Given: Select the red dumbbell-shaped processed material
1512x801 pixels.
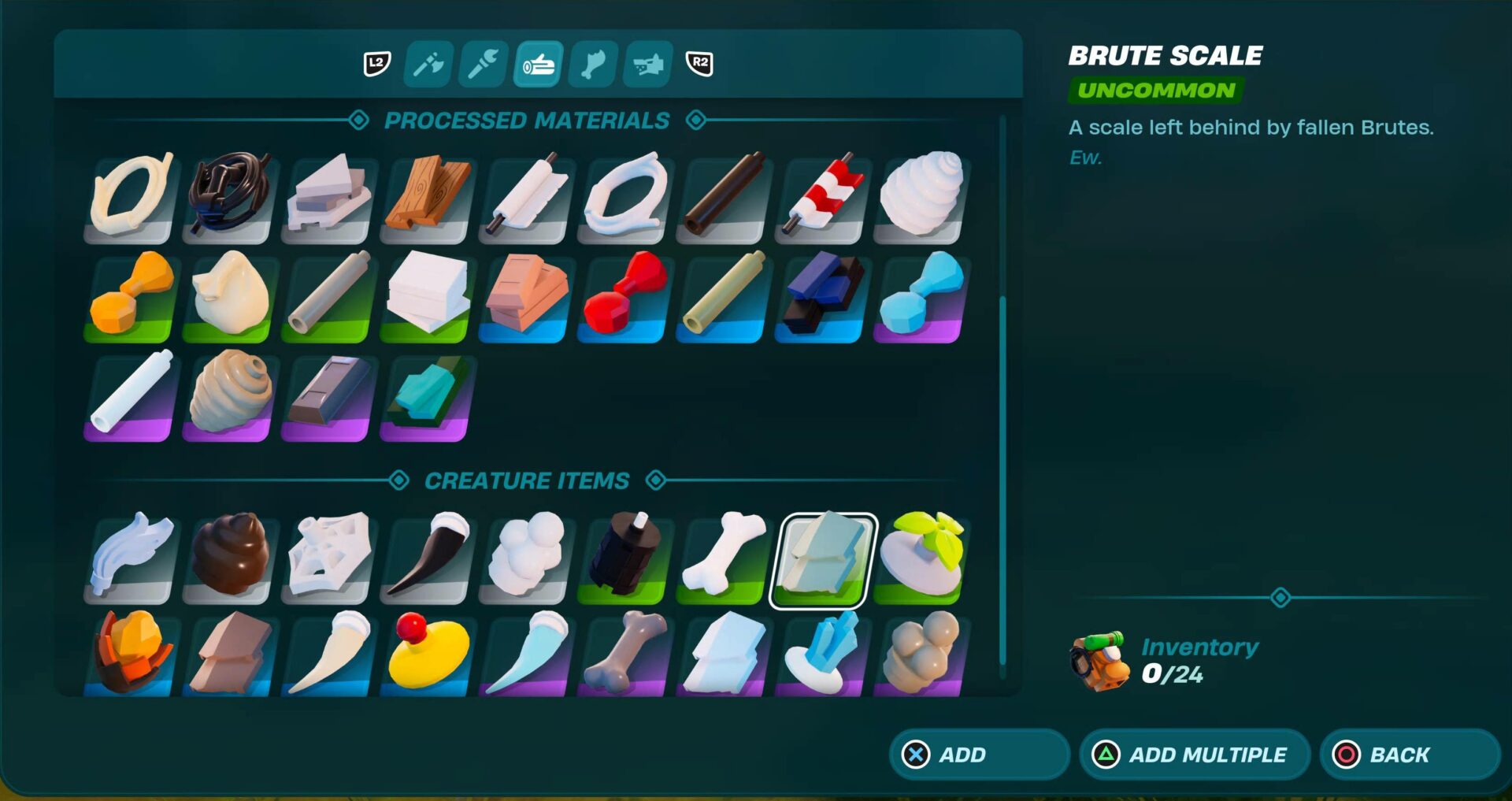Looking at the screenshot, I should click(x=622, y=295).
